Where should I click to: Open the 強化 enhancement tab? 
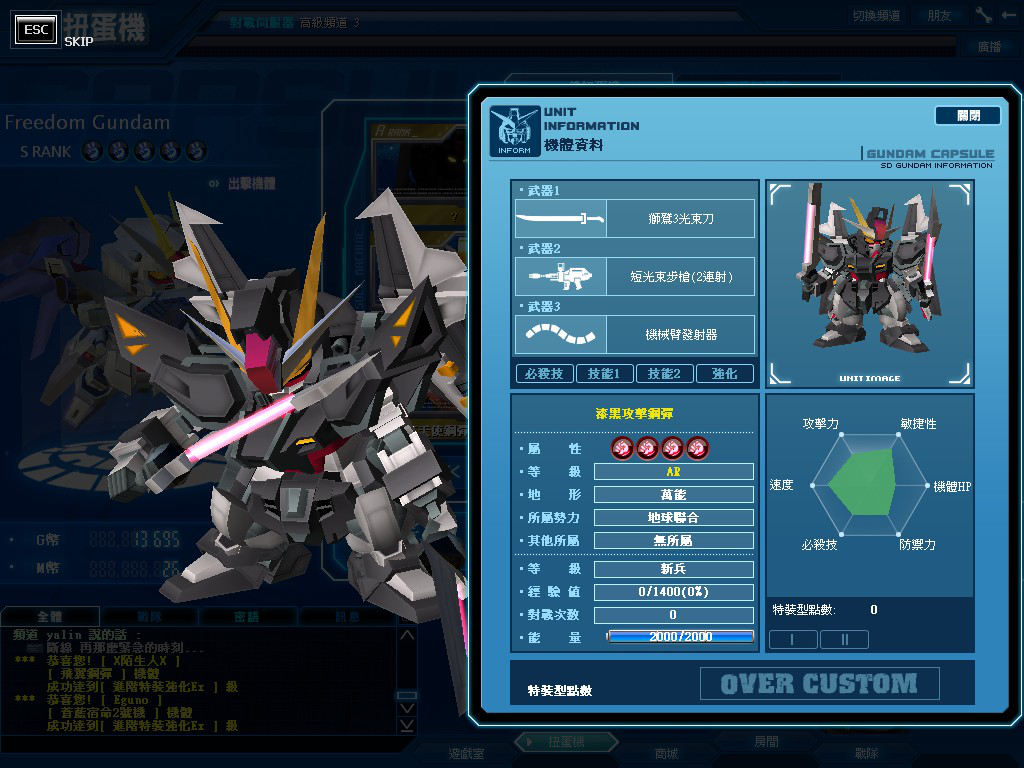pos(724,374)
